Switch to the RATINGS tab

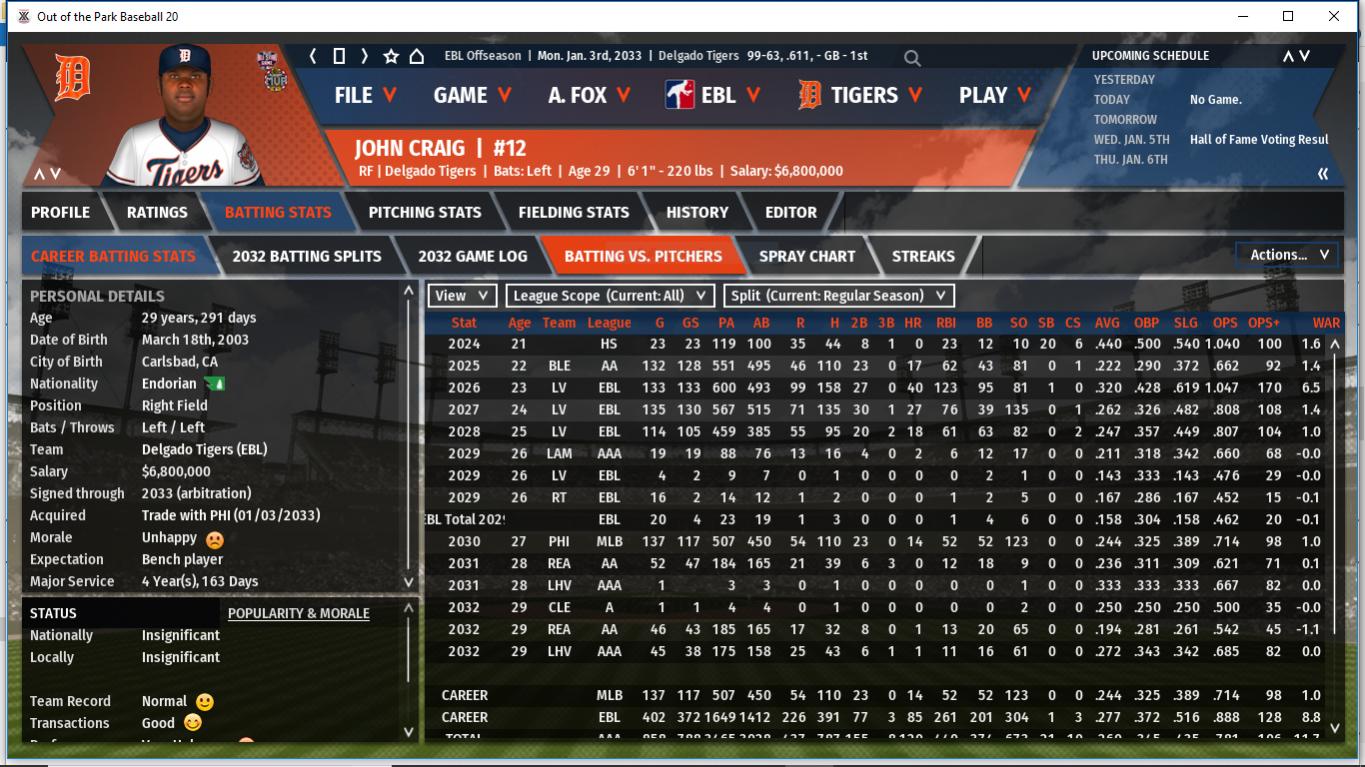pos(157,212)
